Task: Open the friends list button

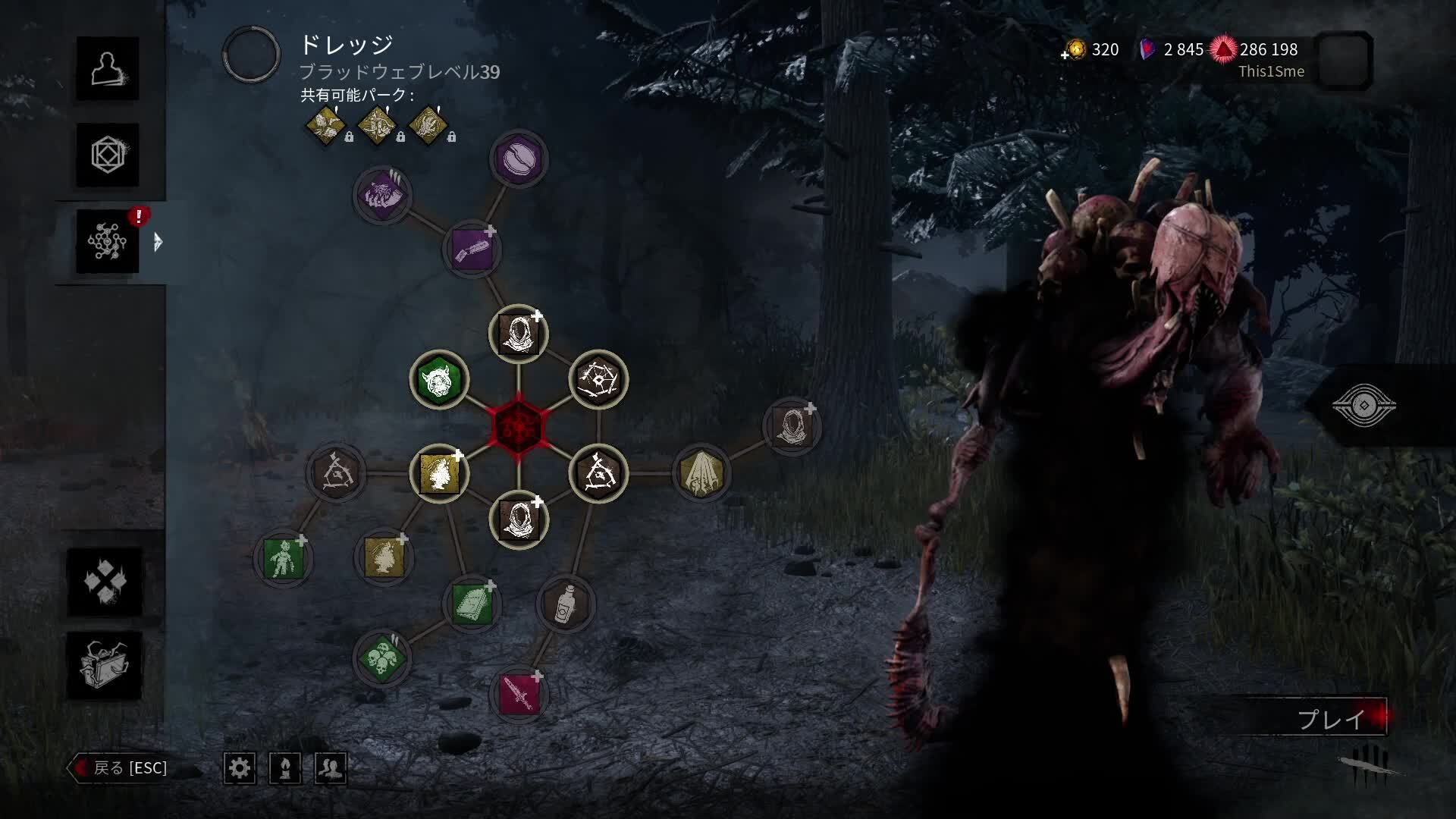Action: (331, 768)
